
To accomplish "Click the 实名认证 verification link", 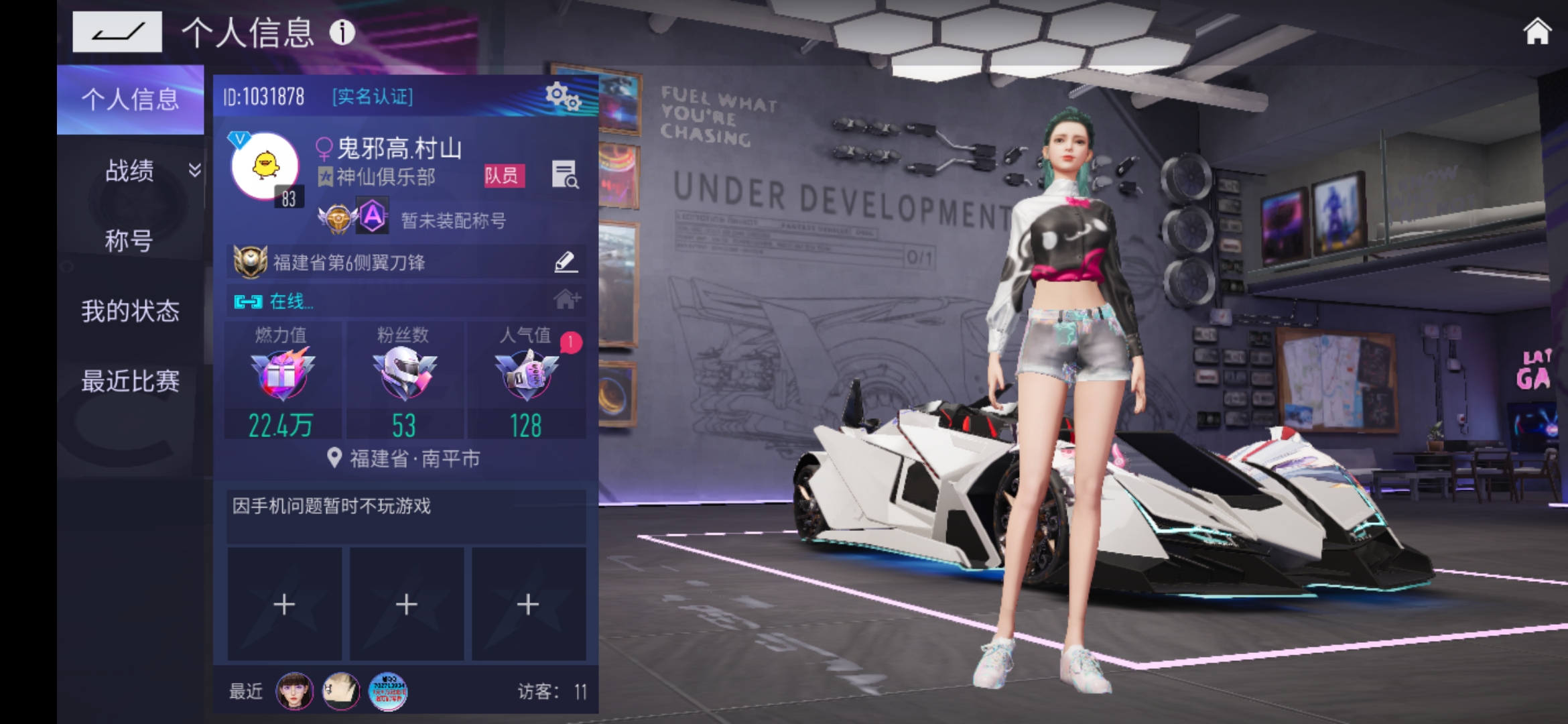I will 373,97.
